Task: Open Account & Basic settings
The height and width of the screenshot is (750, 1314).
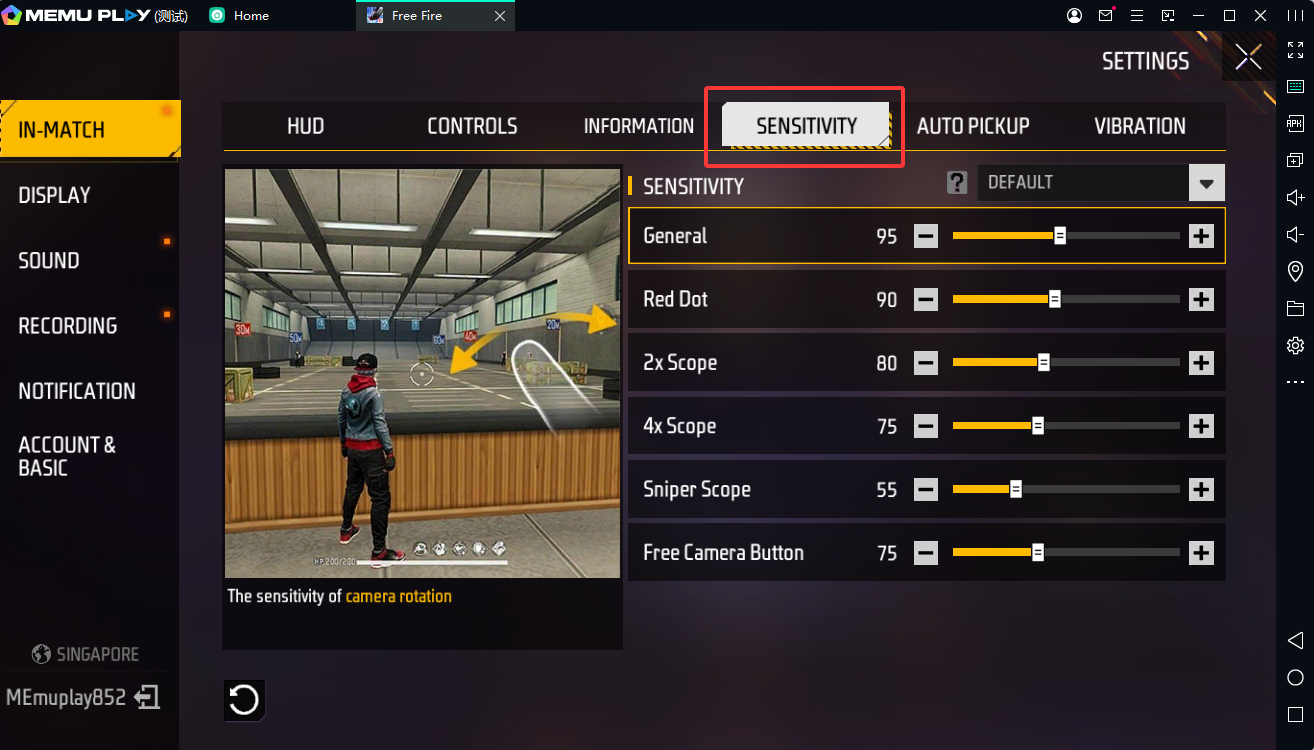Action: pos(67,456)
